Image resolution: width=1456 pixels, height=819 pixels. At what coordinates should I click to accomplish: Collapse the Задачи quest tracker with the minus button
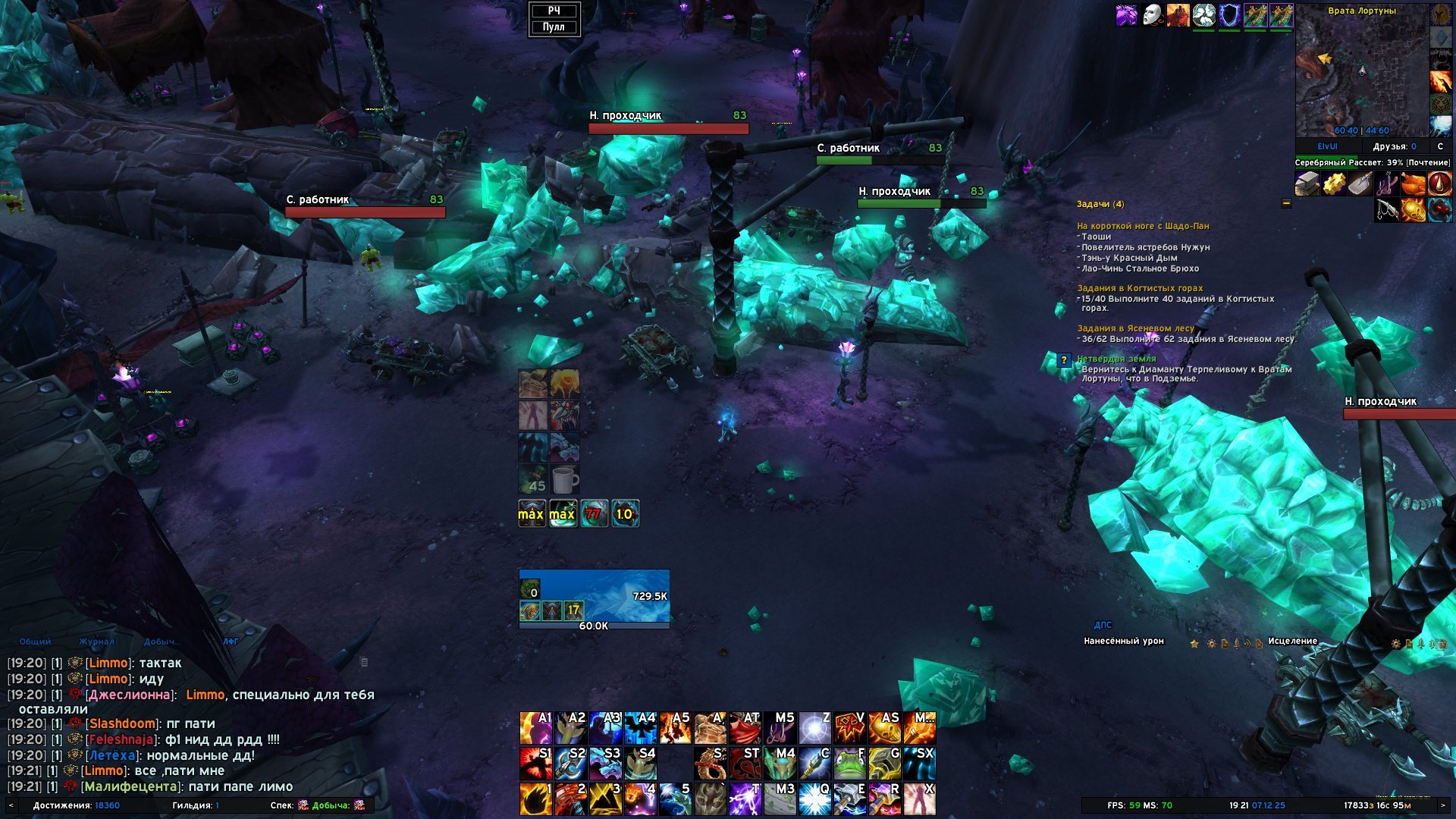click(x=1286, y=203)
